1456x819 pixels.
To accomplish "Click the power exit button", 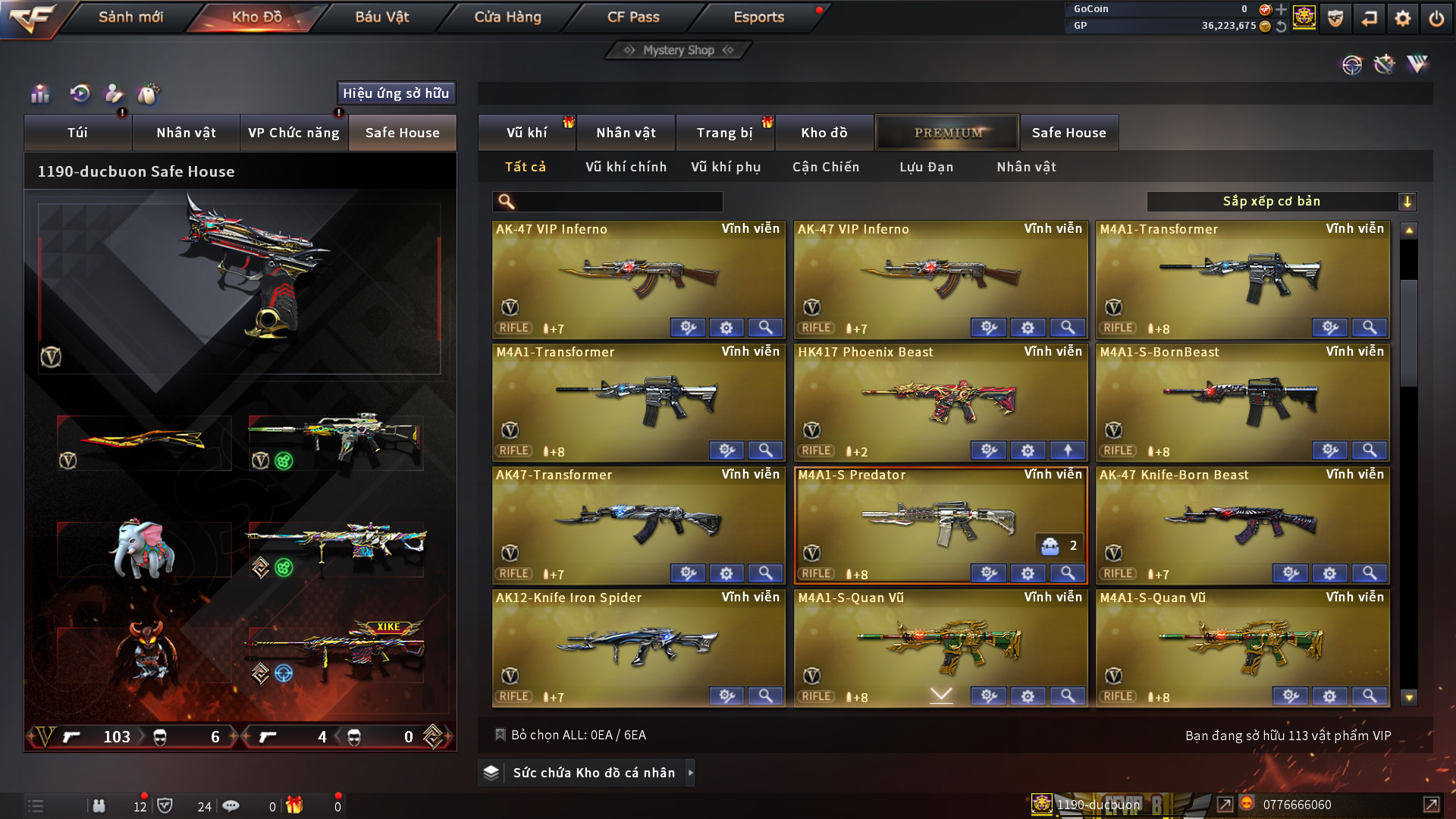I will pyautogui.click(x=1436, y=18).
